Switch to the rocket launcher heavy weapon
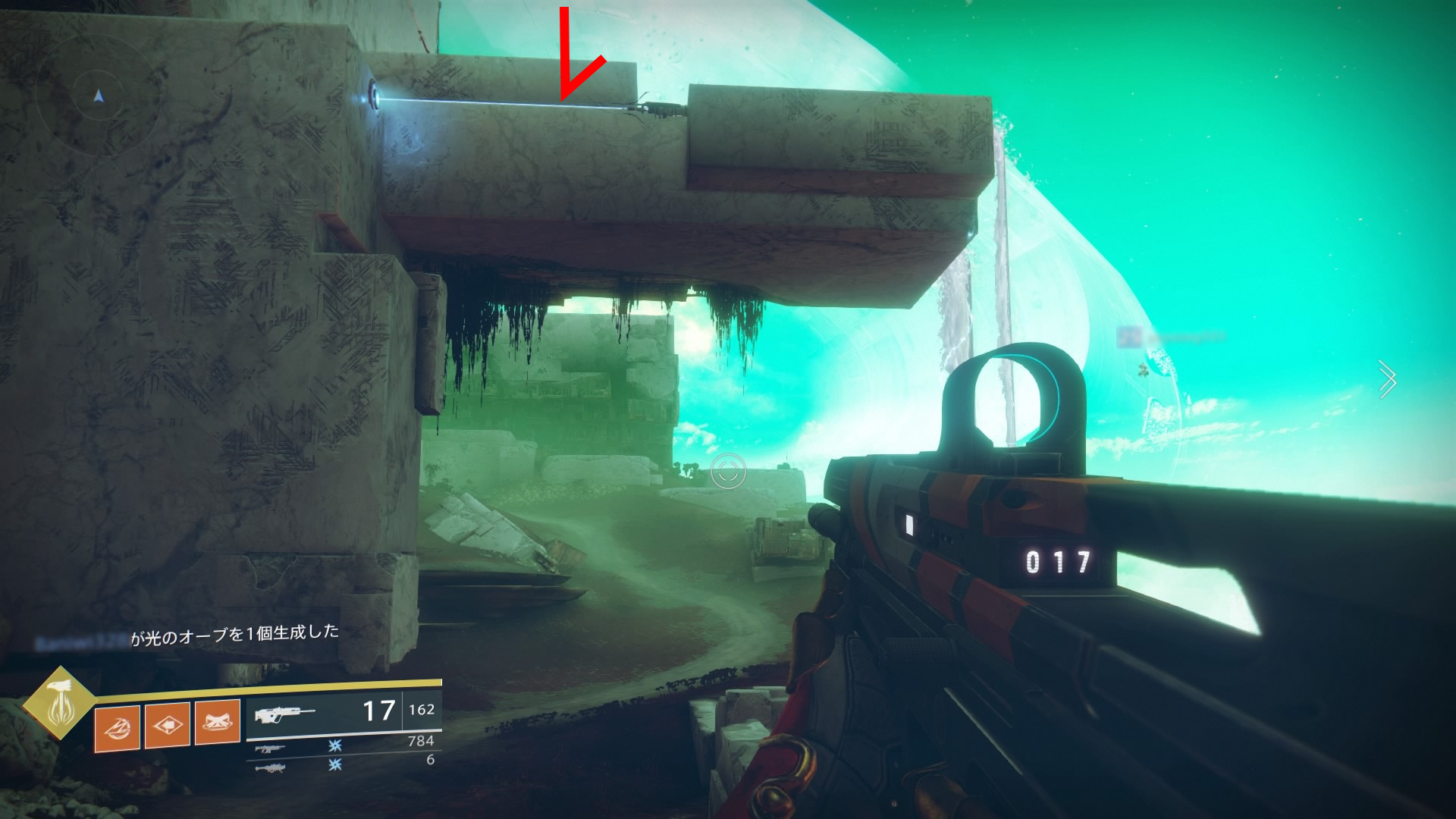This screenshot has height=819, width=1456. [271, 767]
